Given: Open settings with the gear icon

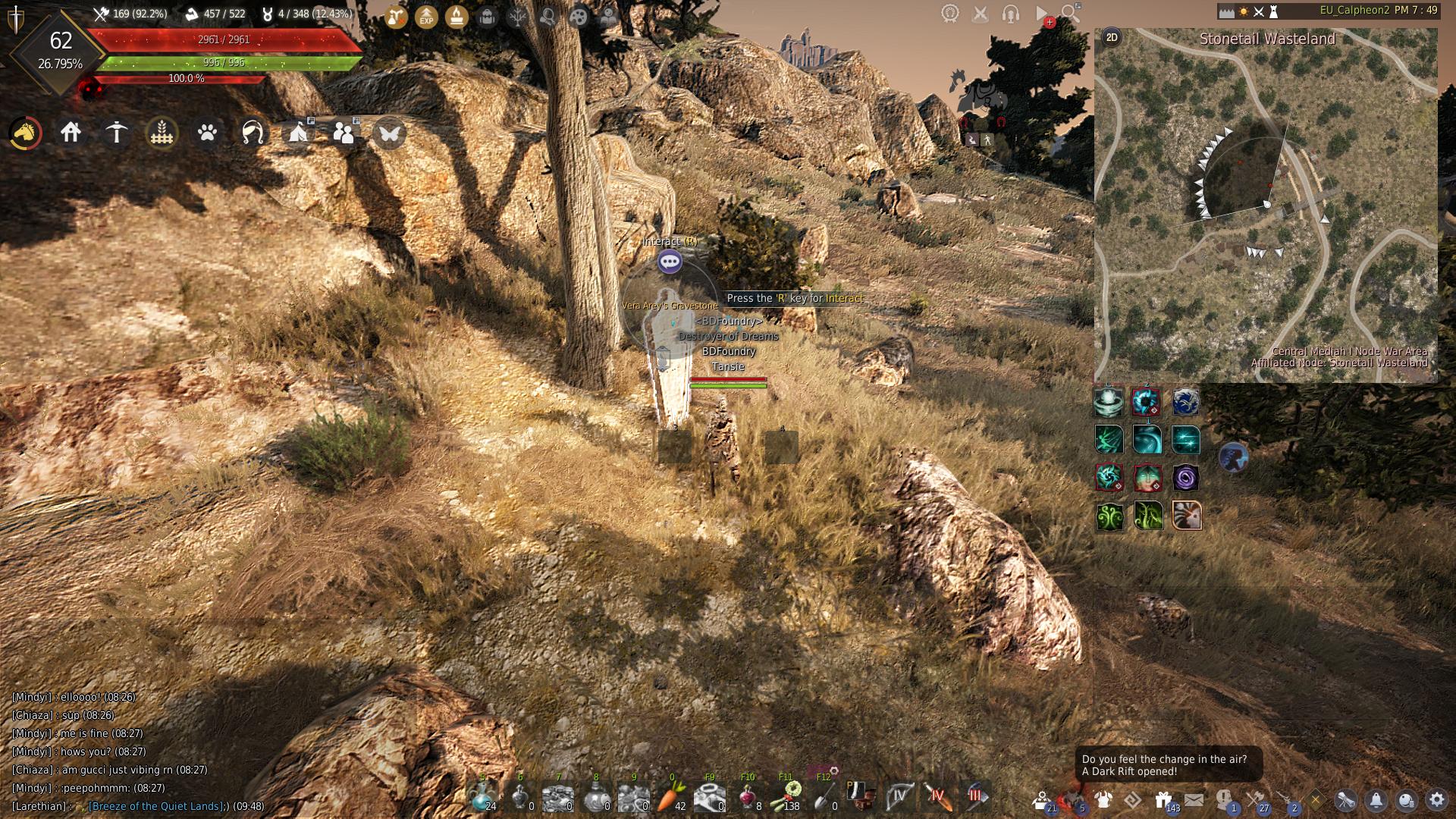Looking at the screenshot, I should (x=1436, y=799).
